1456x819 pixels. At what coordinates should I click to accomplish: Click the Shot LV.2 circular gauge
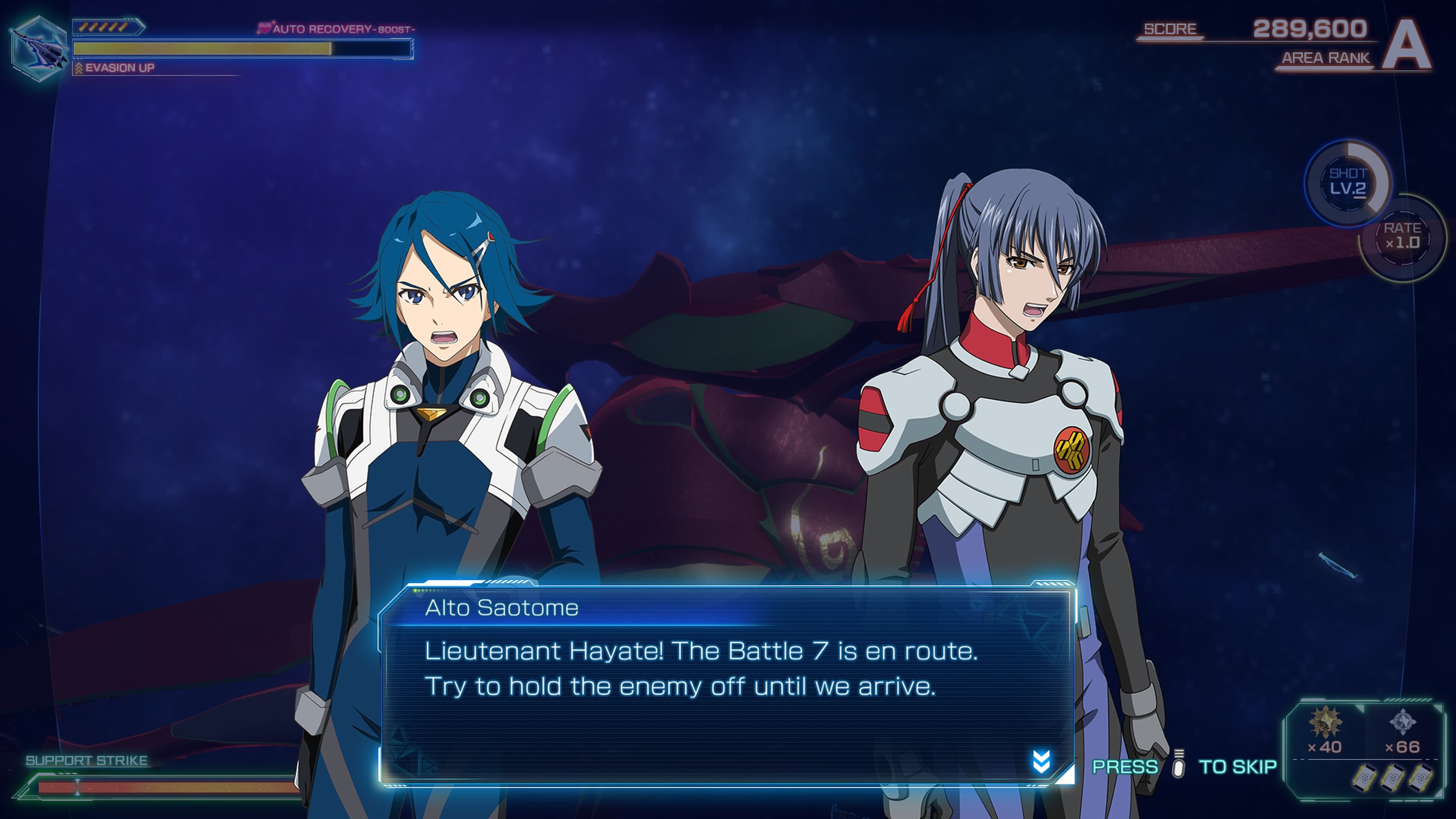click(1348, 182)
